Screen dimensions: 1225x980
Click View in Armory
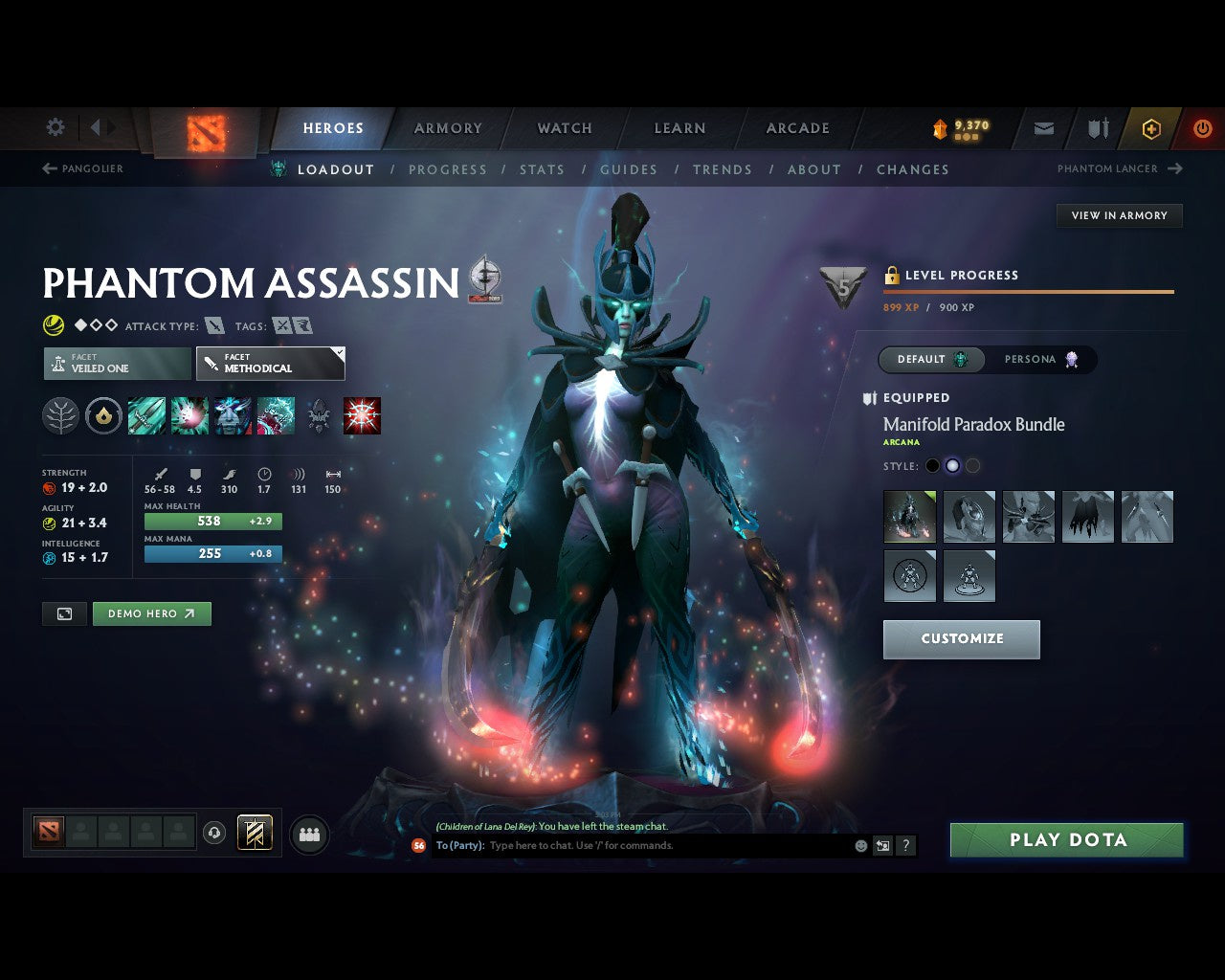point(1119,215)
